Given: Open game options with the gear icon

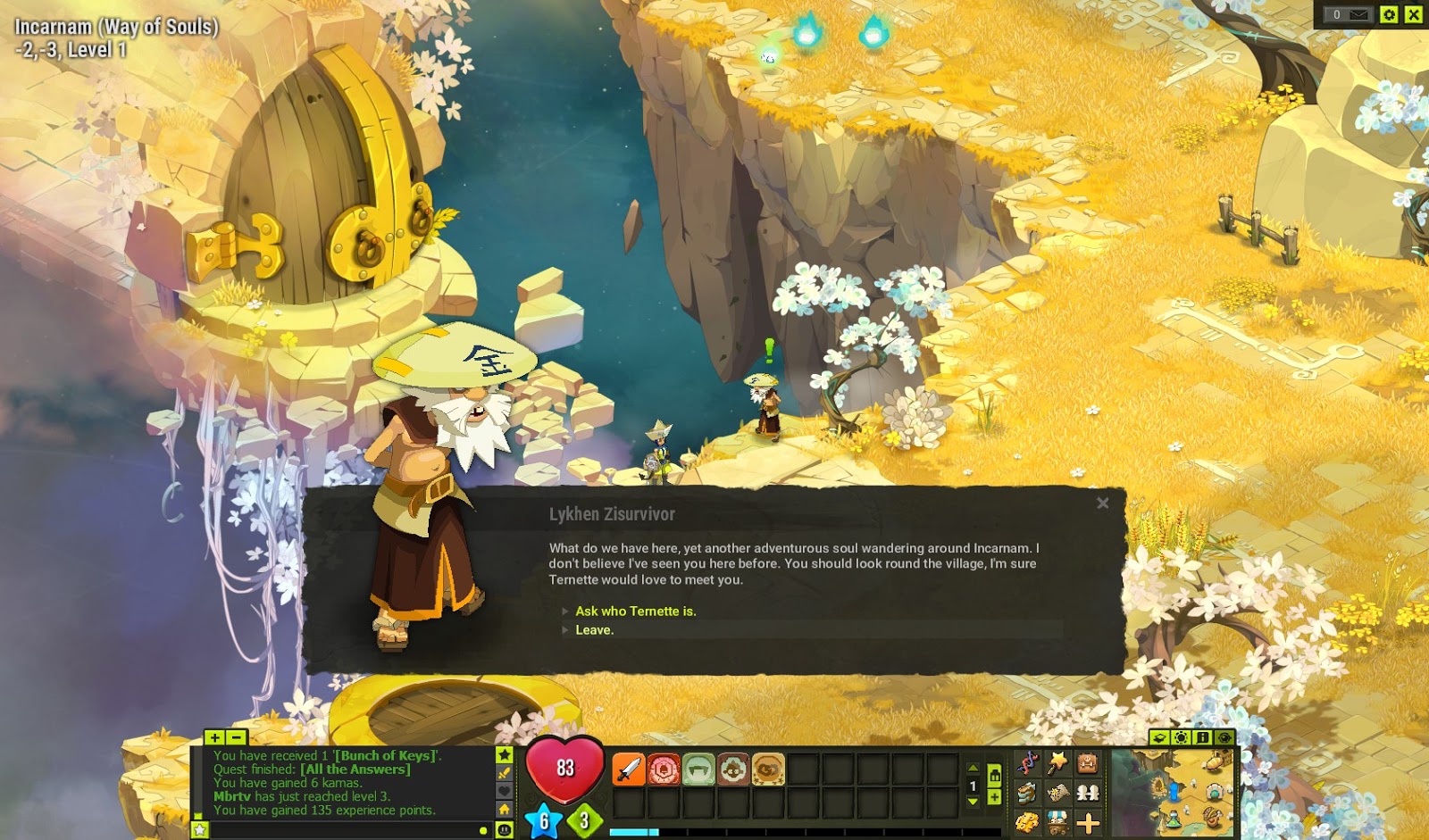Looking at the screenshot, I should coord(1389,14).
